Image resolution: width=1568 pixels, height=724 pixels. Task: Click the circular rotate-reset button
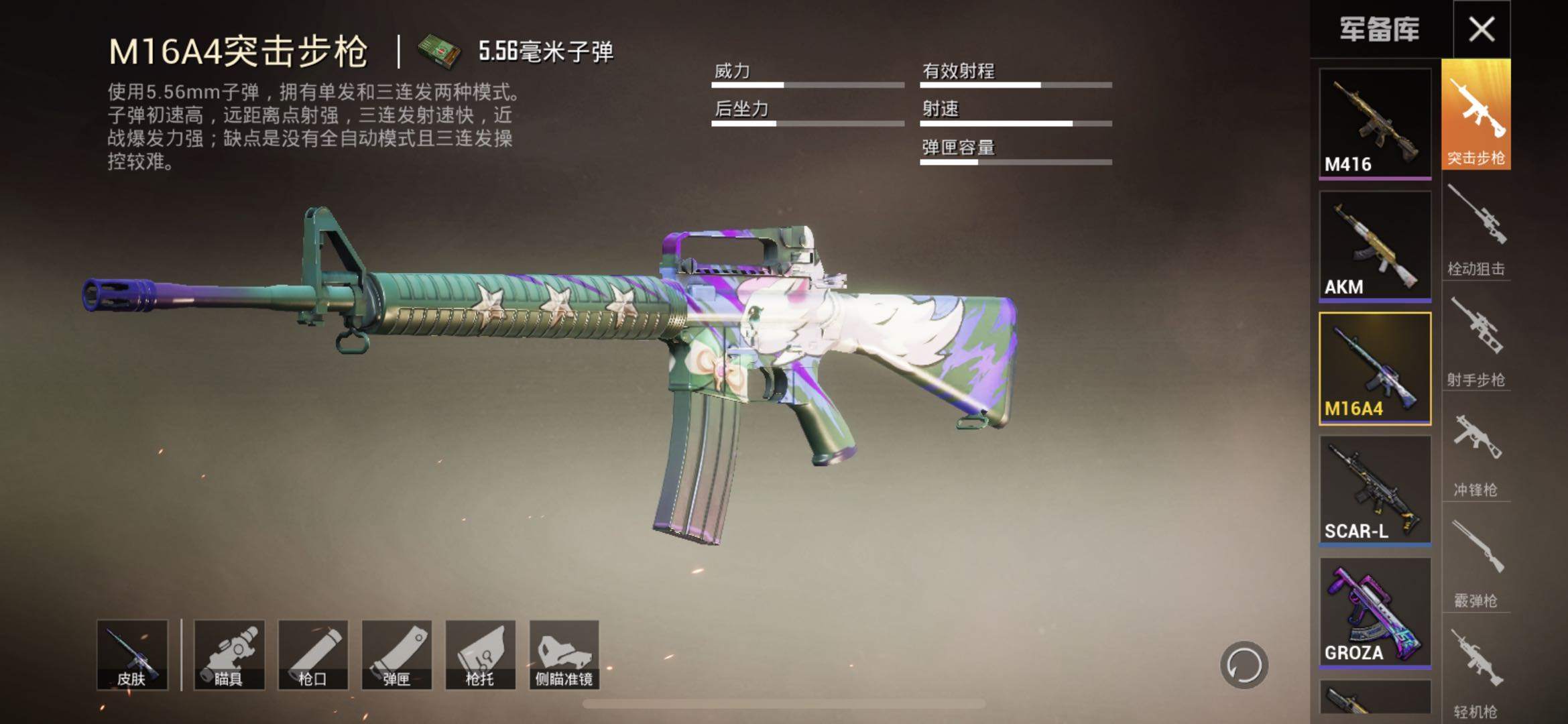1244,665
